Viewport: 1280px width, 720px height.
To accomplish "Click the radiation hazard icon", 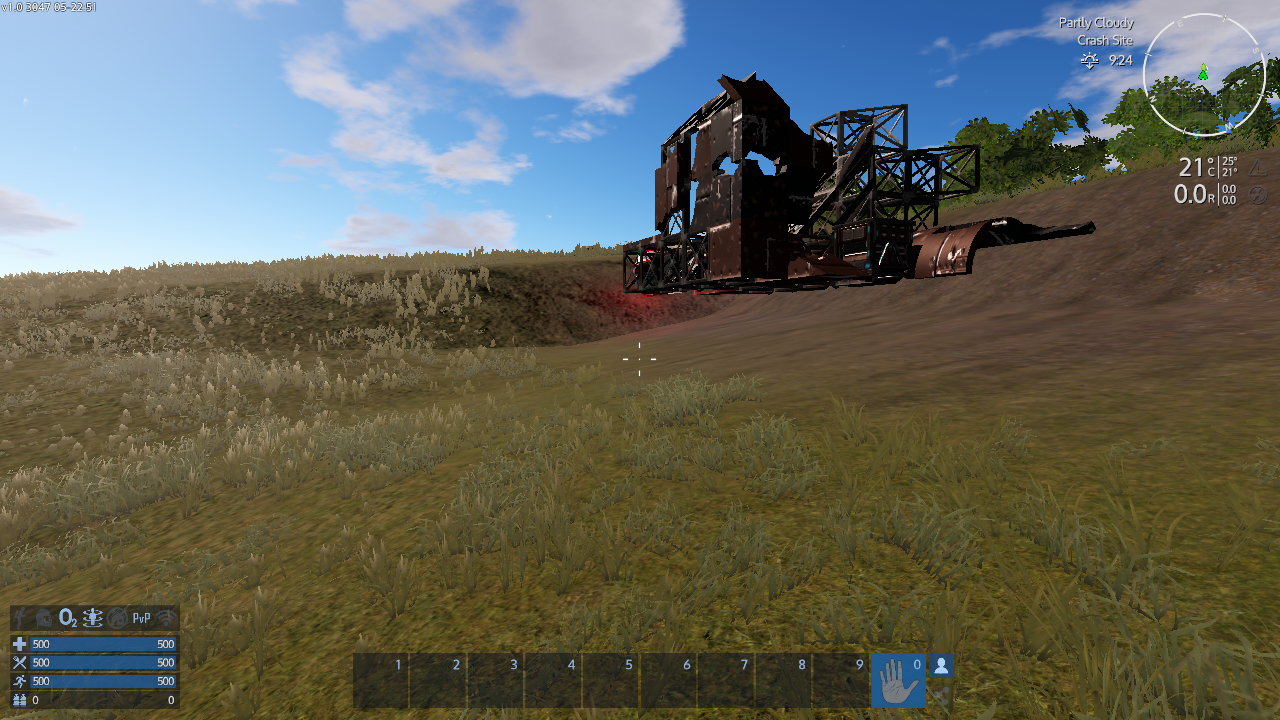I will 1258,194.
